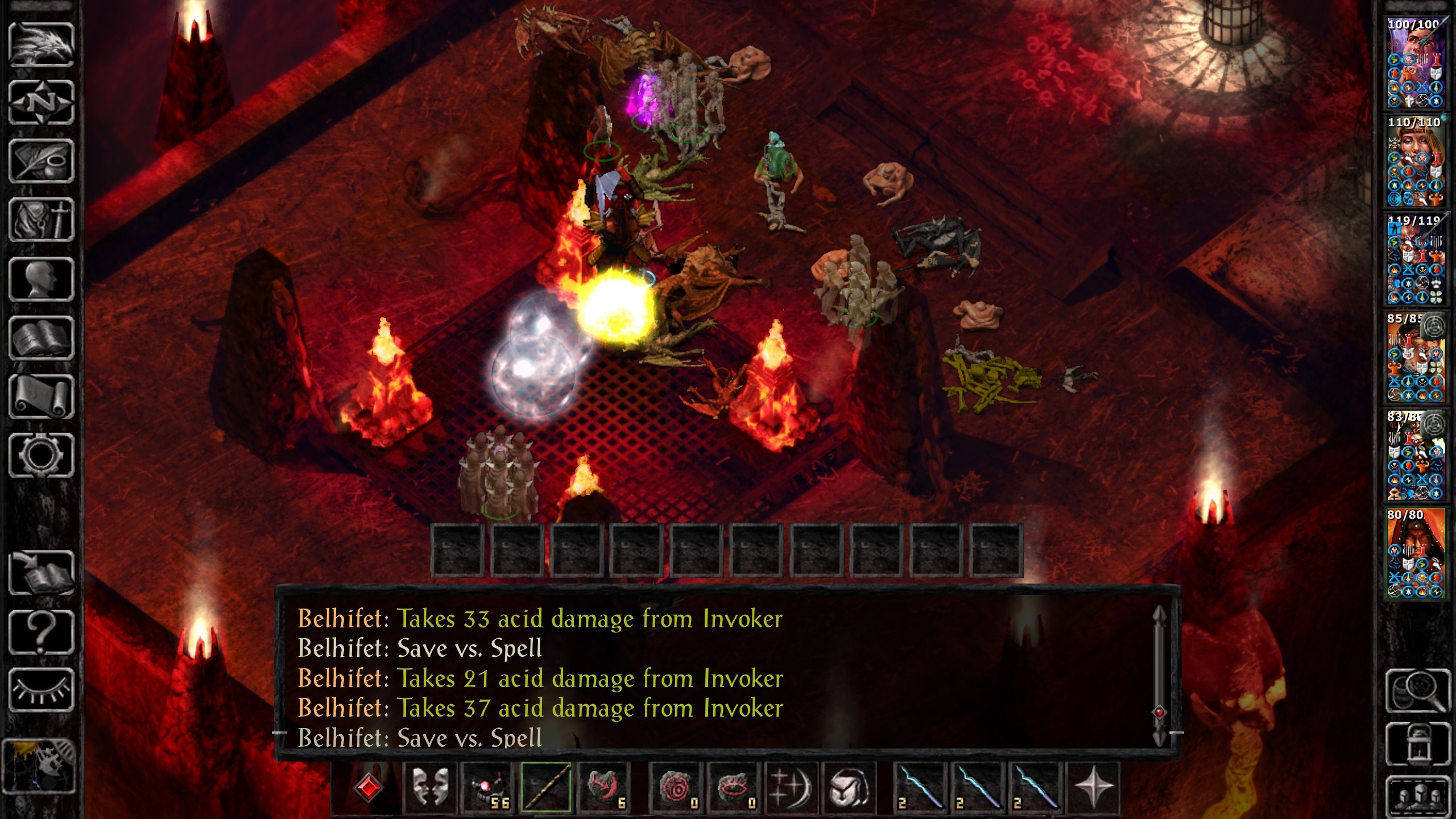Click the red gem button on the action bar

(x=368, y=788)
